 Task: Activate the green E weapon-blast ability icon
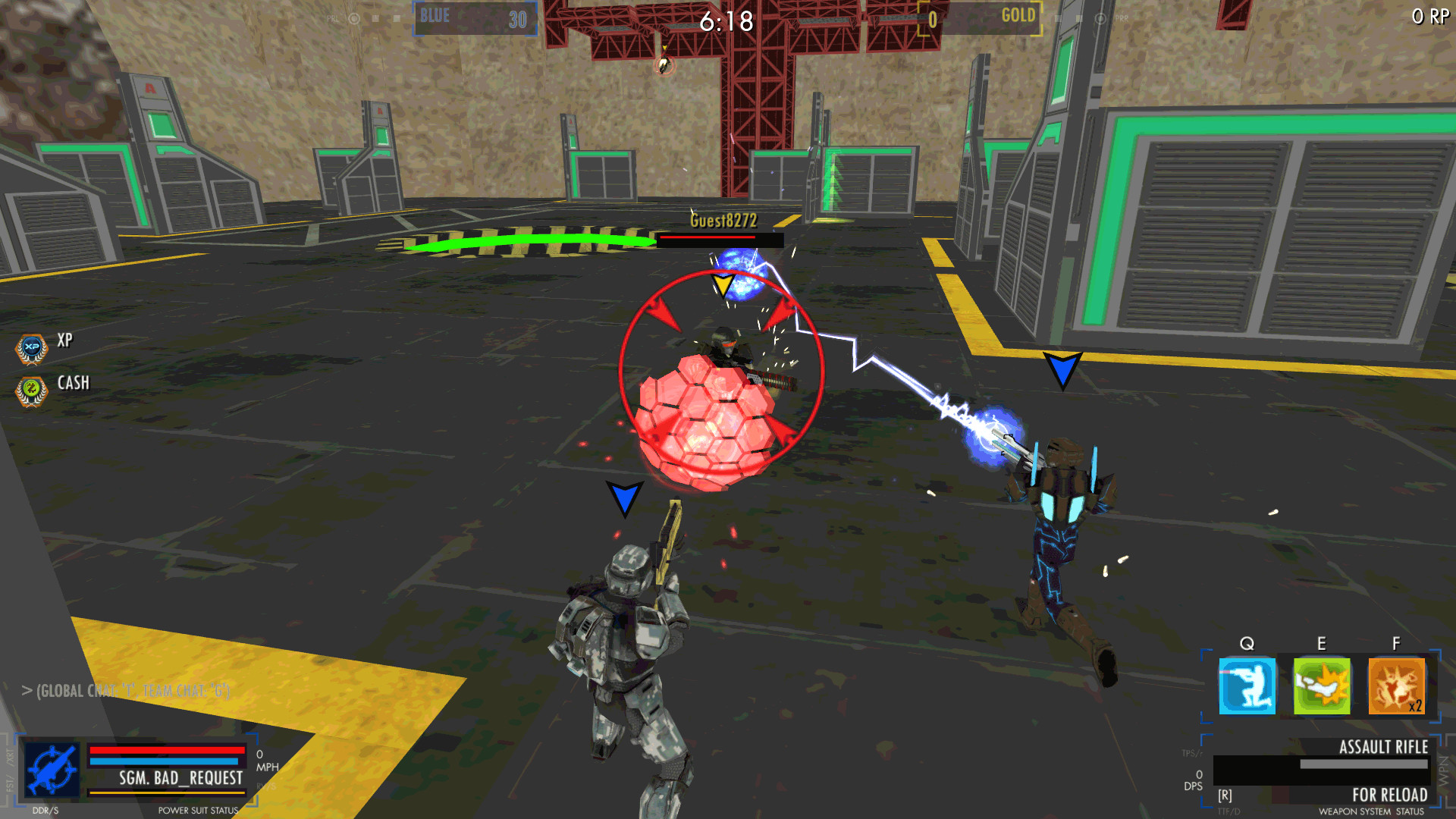coord(1321,687)
